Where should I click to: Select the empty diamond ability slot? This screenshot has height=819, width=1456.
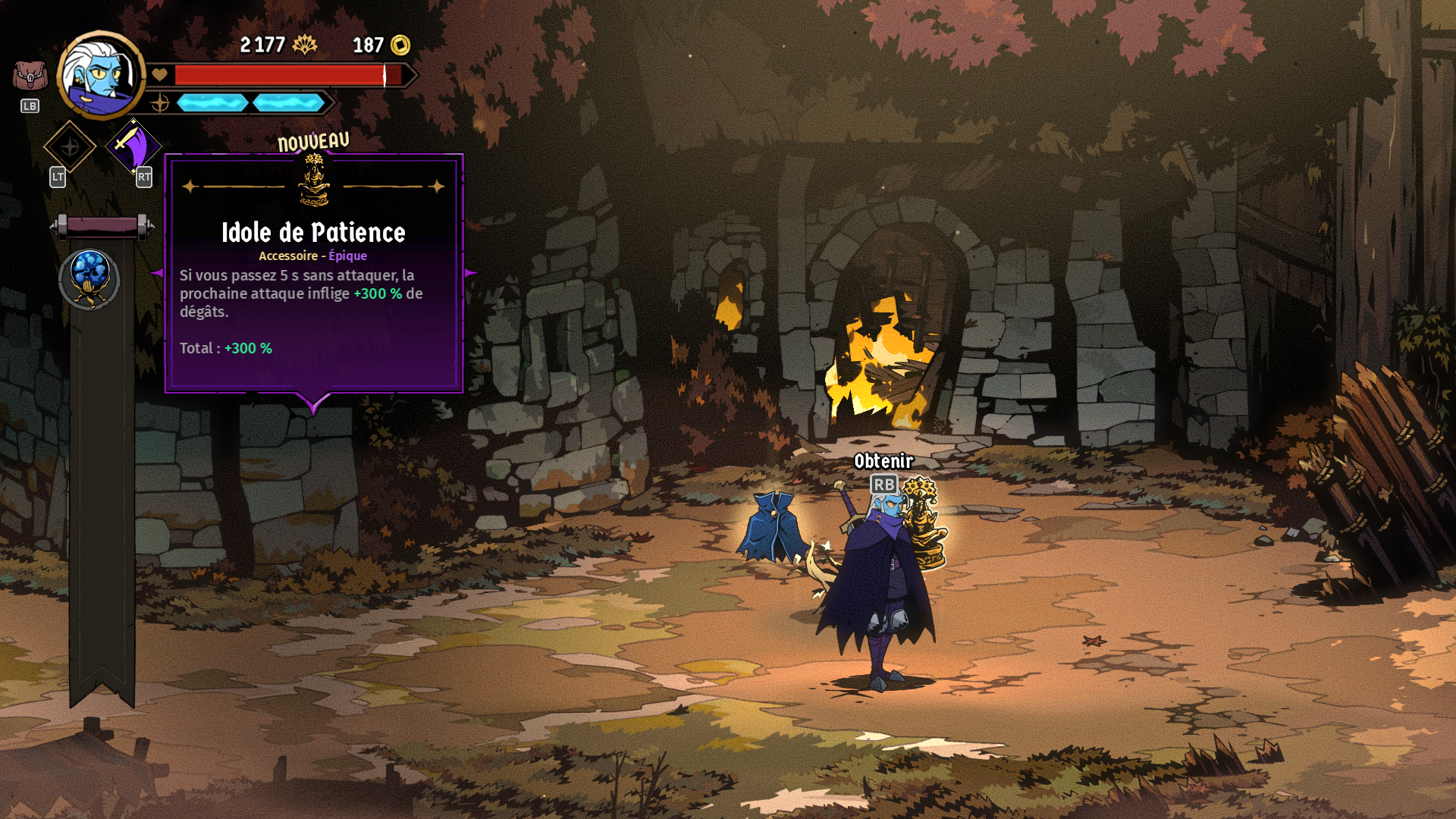pos(70,146)
